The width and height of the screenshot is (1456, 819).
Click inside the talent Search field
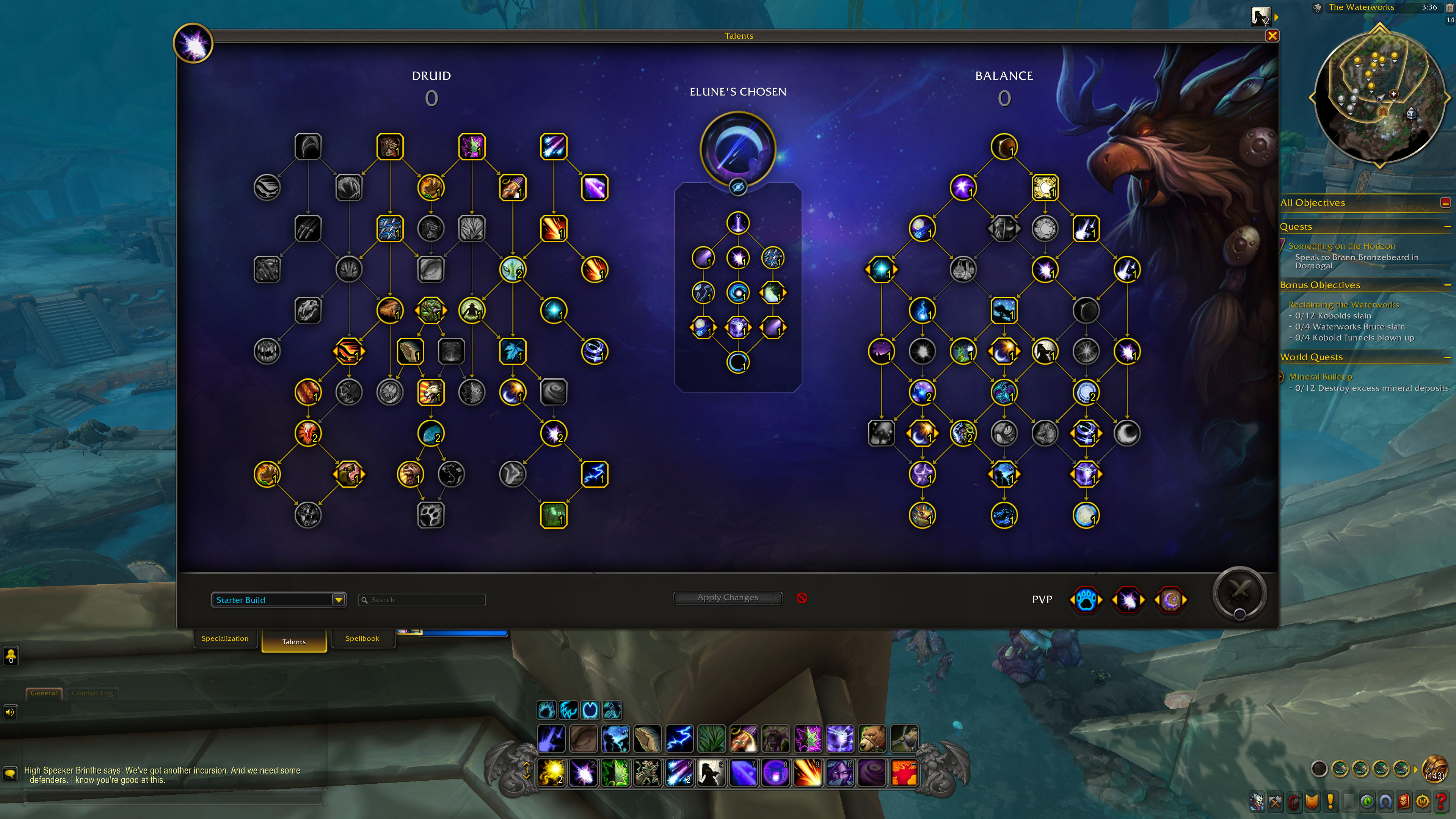[x=422, y=600]
